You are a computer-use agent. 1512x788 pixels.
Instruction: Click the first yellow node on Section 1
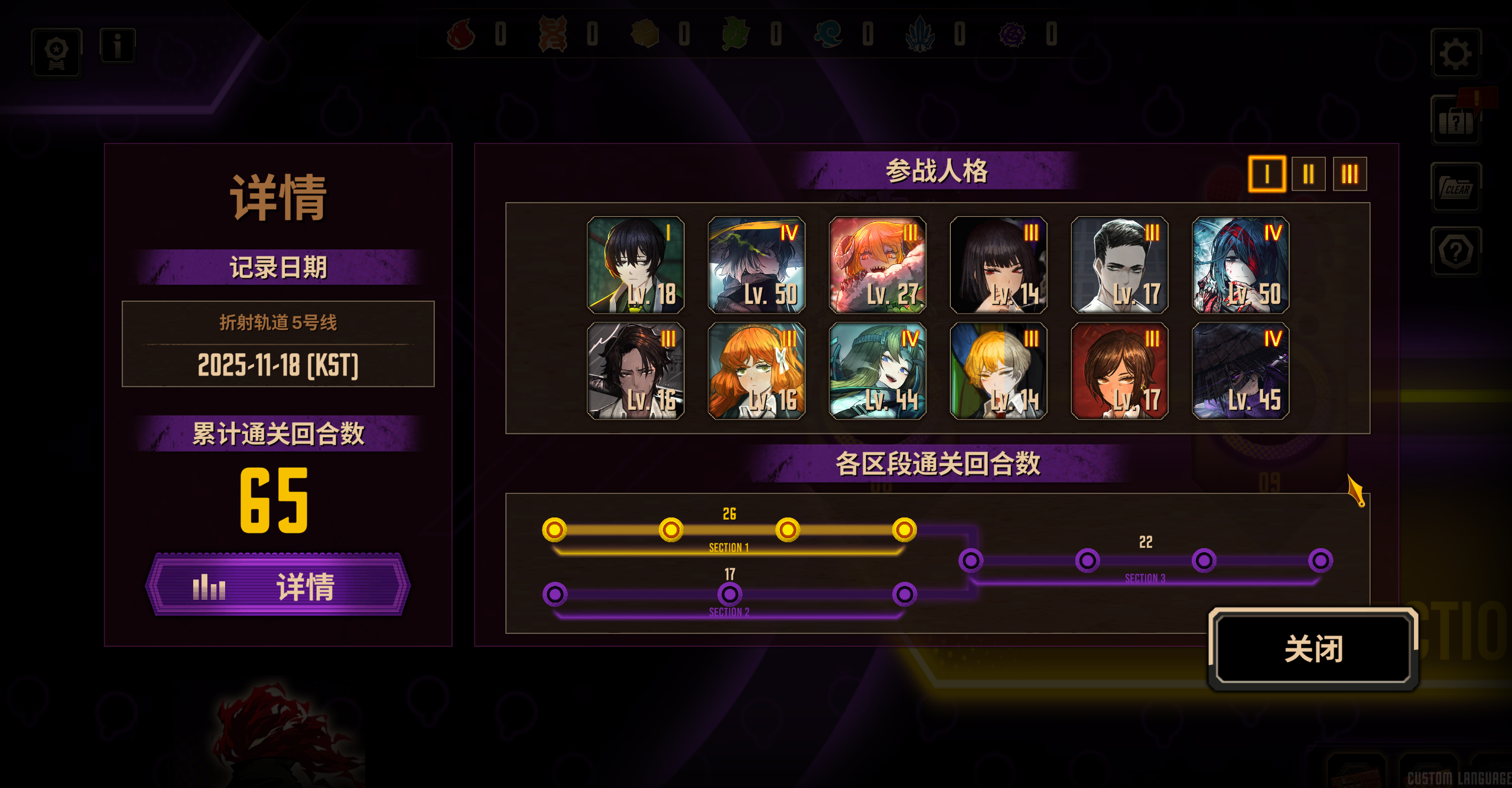[554, 530]
